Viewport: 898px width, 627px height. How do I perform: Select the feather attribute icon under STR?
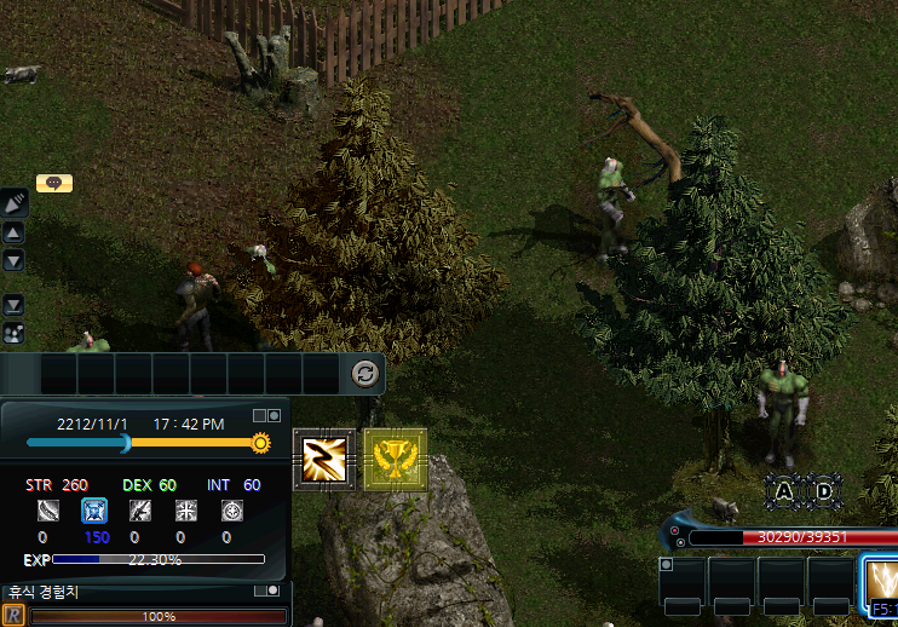click(x=48, y=511)
